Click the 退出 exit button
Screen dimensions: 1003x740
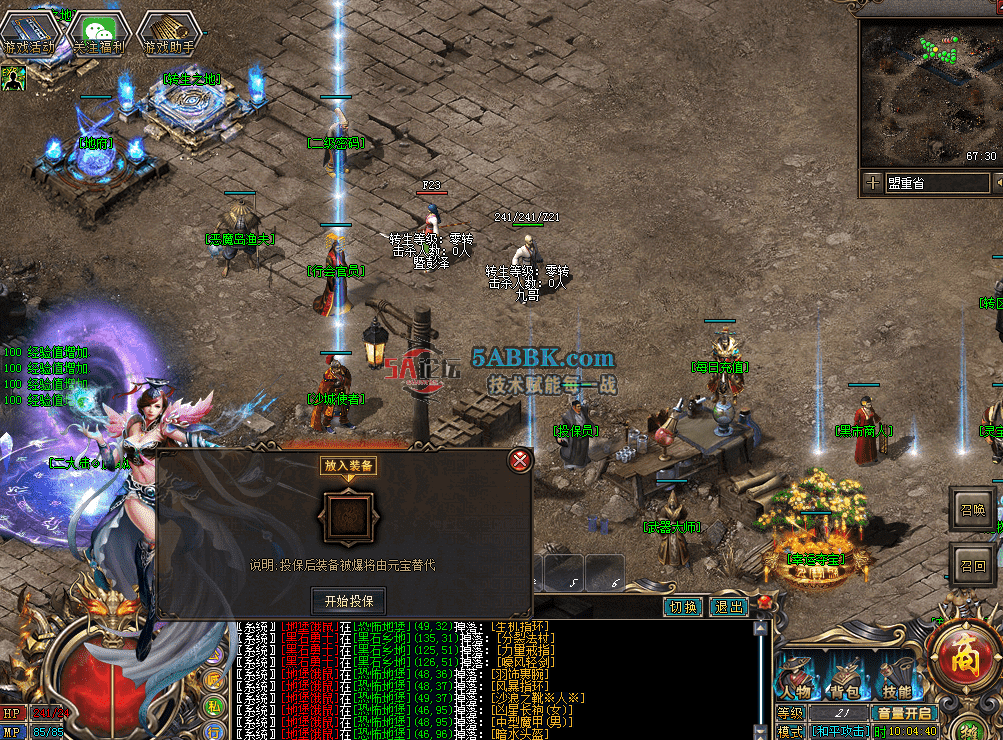point(728,607)
